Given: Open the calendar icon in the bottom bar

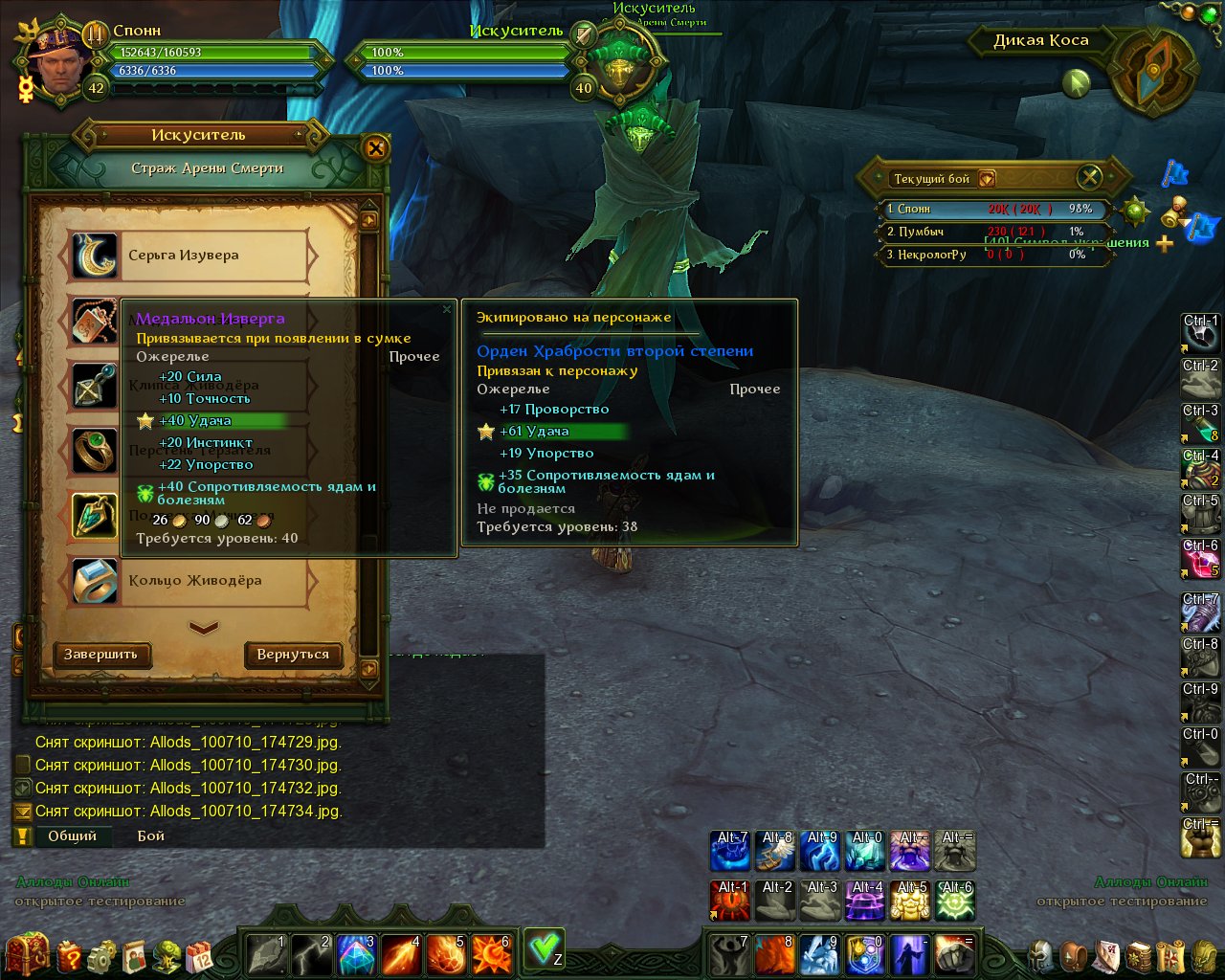Looking at the screenshot, I should (199, 955).
